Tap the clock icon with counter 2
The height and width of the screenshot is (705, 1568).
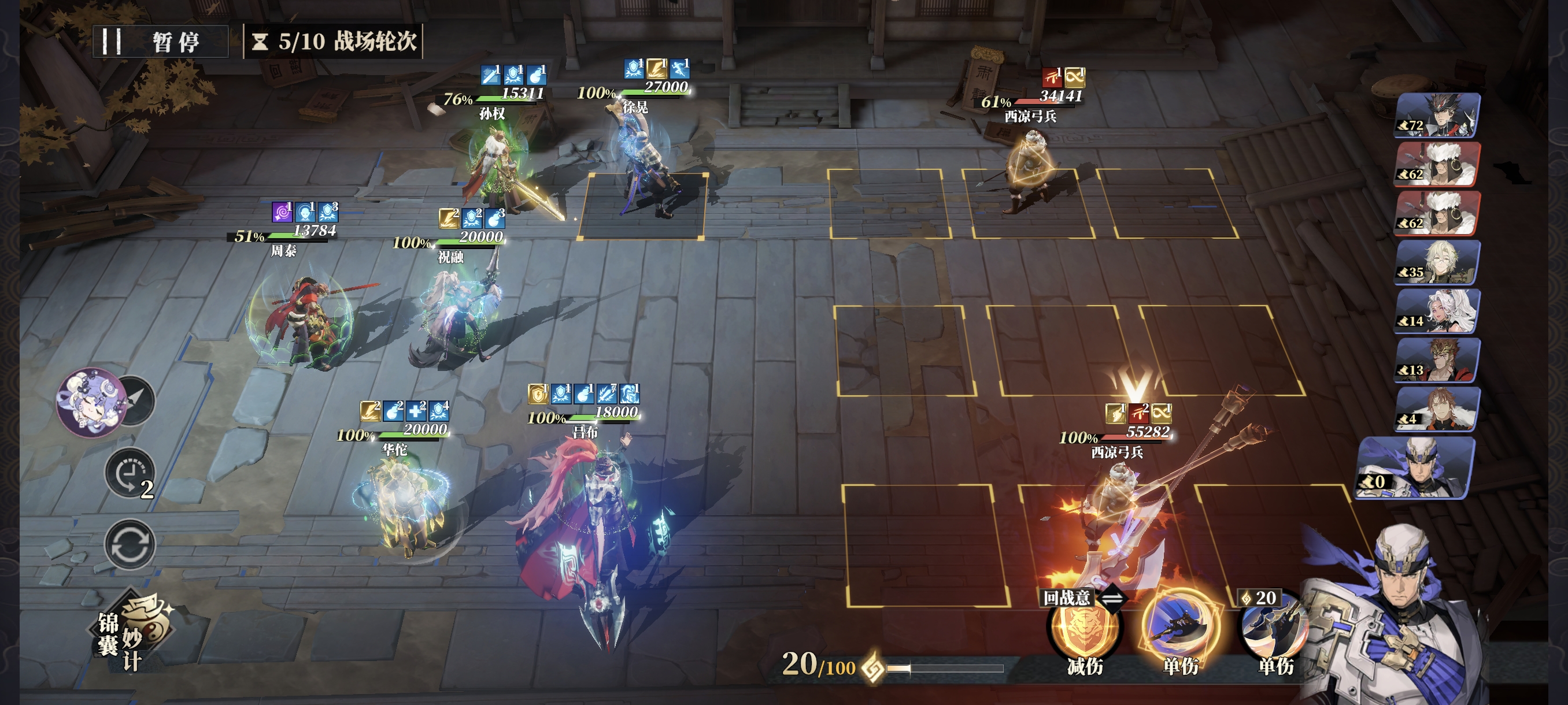click(x=129, y=473)
